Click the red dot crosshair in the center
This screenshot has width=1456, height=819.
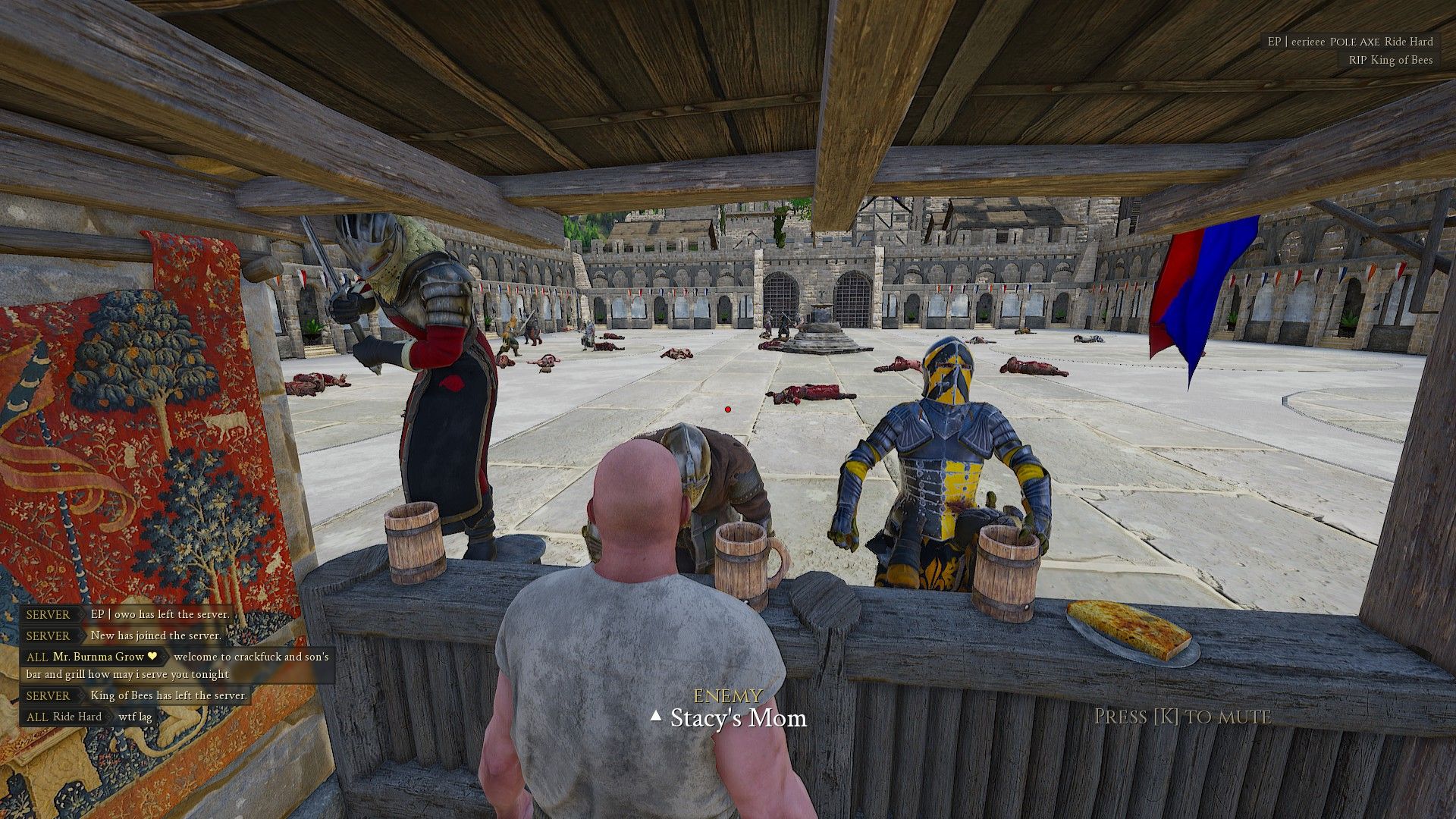(726, 408)
